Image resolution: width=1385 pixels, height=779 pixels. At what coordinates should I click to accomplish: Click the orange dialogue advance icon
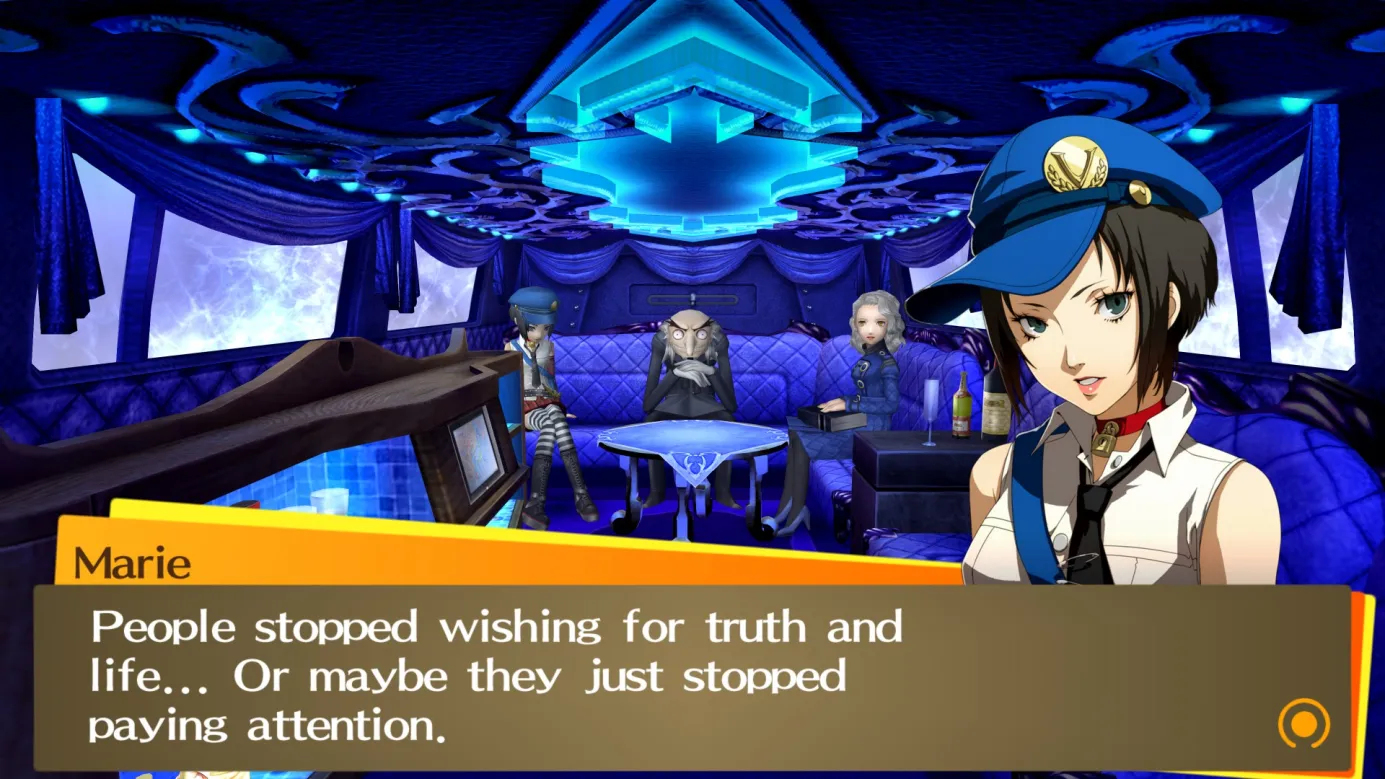point(1305,722)
